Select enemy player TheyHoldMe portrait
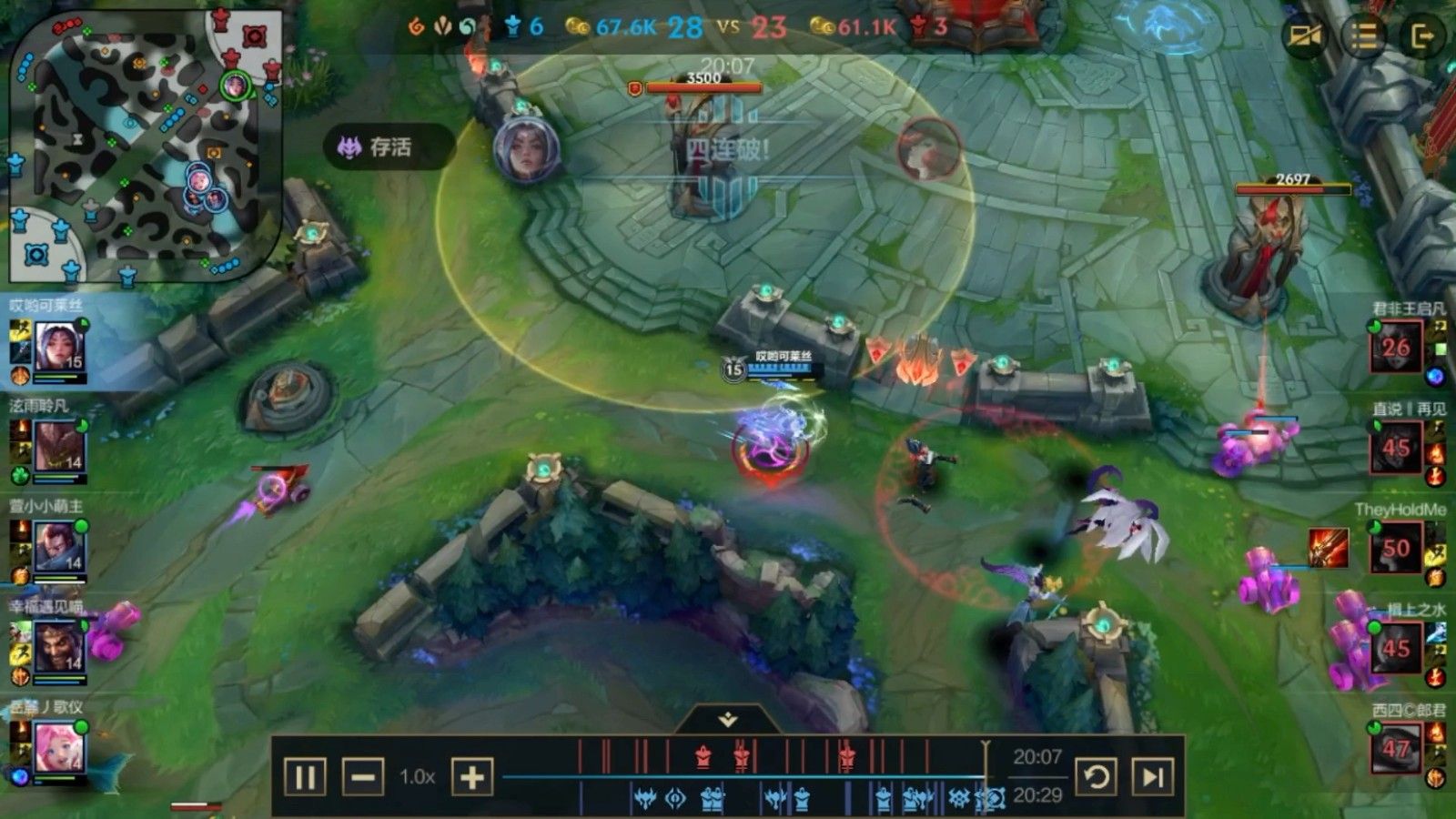The width and height of the screenshot is (1456, 819). click(1396, 548)
